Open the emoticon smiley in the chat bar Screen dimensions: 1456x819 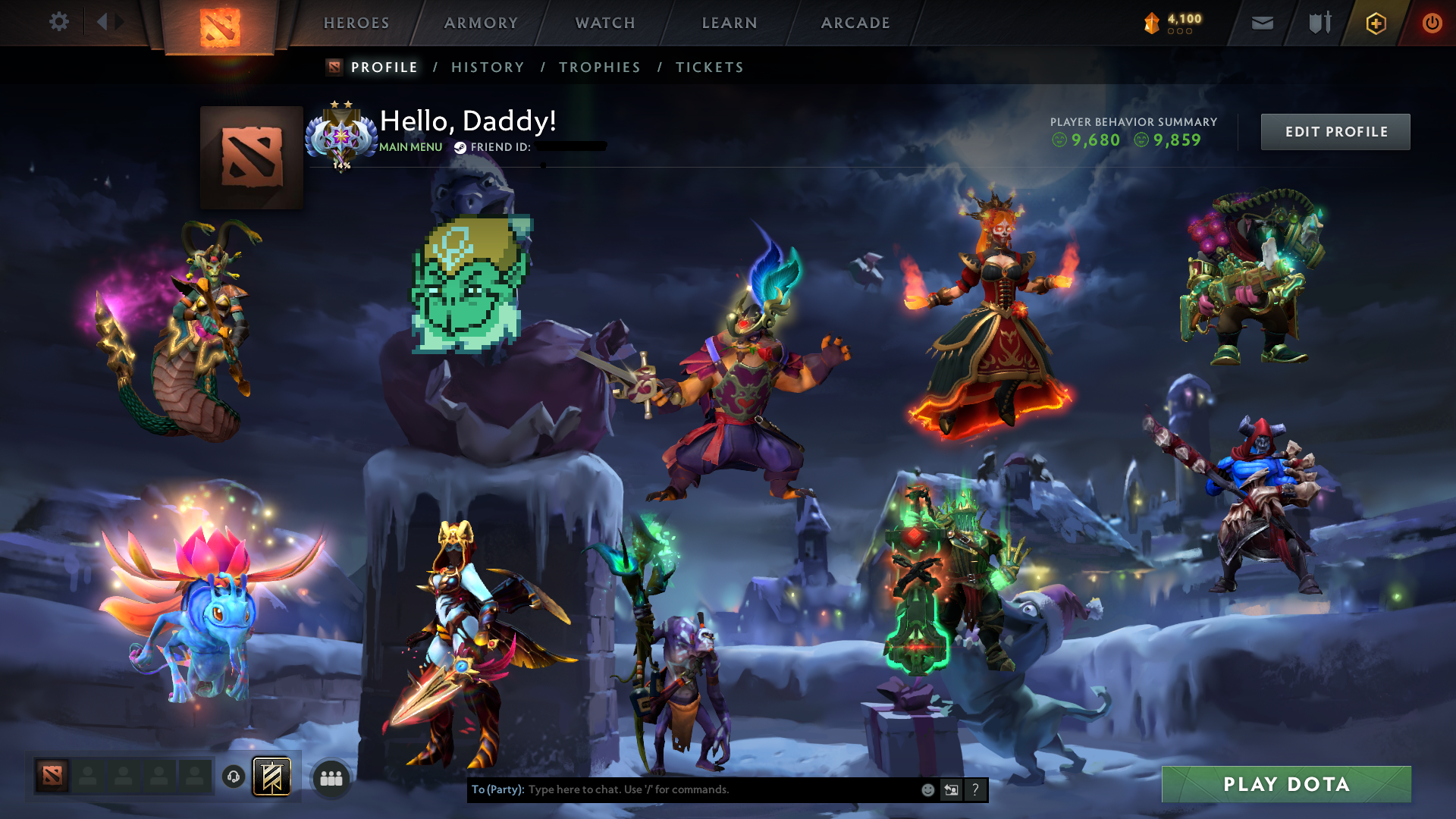pyautogui.click(x=927, y=789)
